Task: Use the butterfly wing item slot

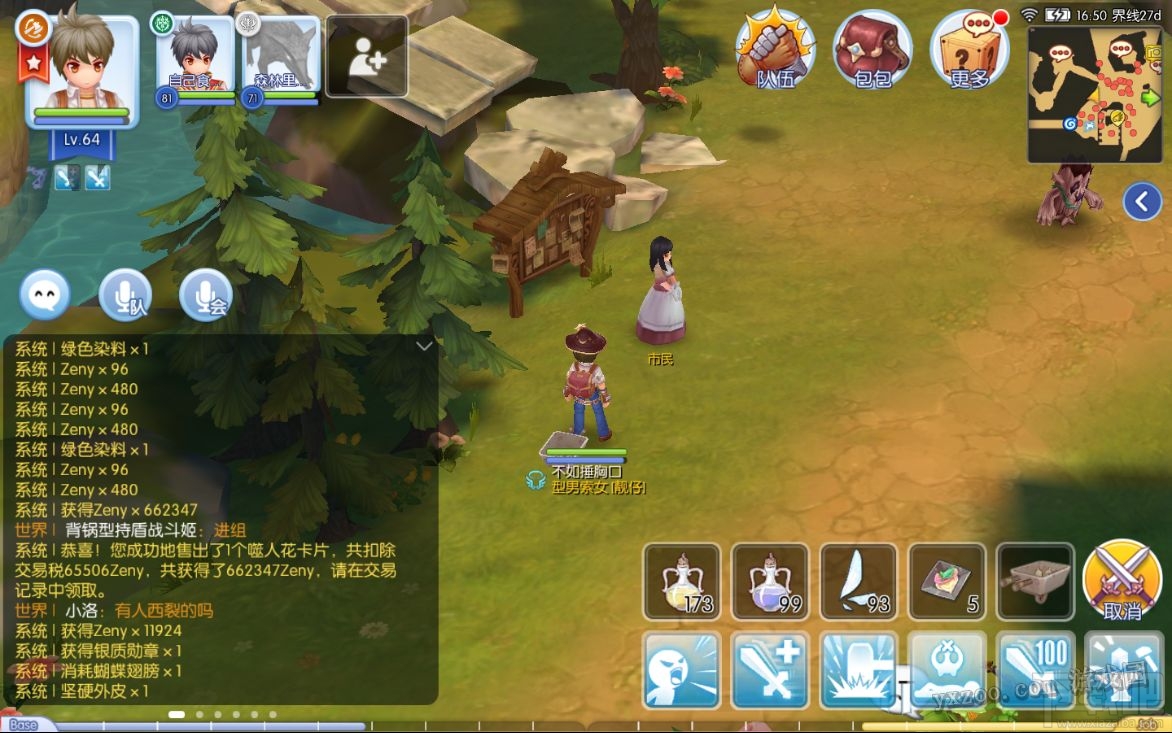Action: point(859,581)
